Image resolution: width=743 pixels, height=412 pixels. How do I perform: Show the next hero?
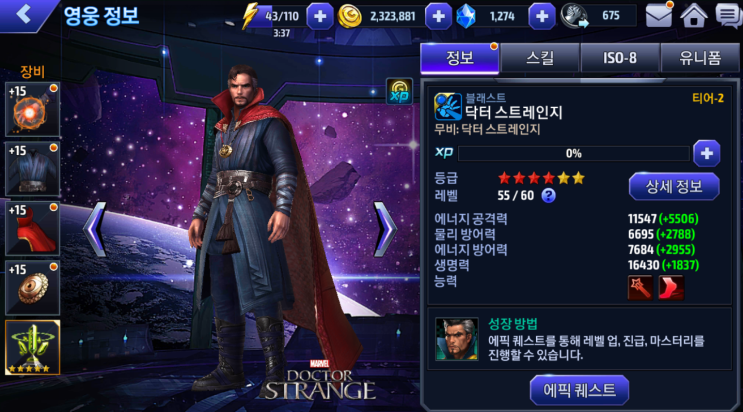[x=385, y=229]
